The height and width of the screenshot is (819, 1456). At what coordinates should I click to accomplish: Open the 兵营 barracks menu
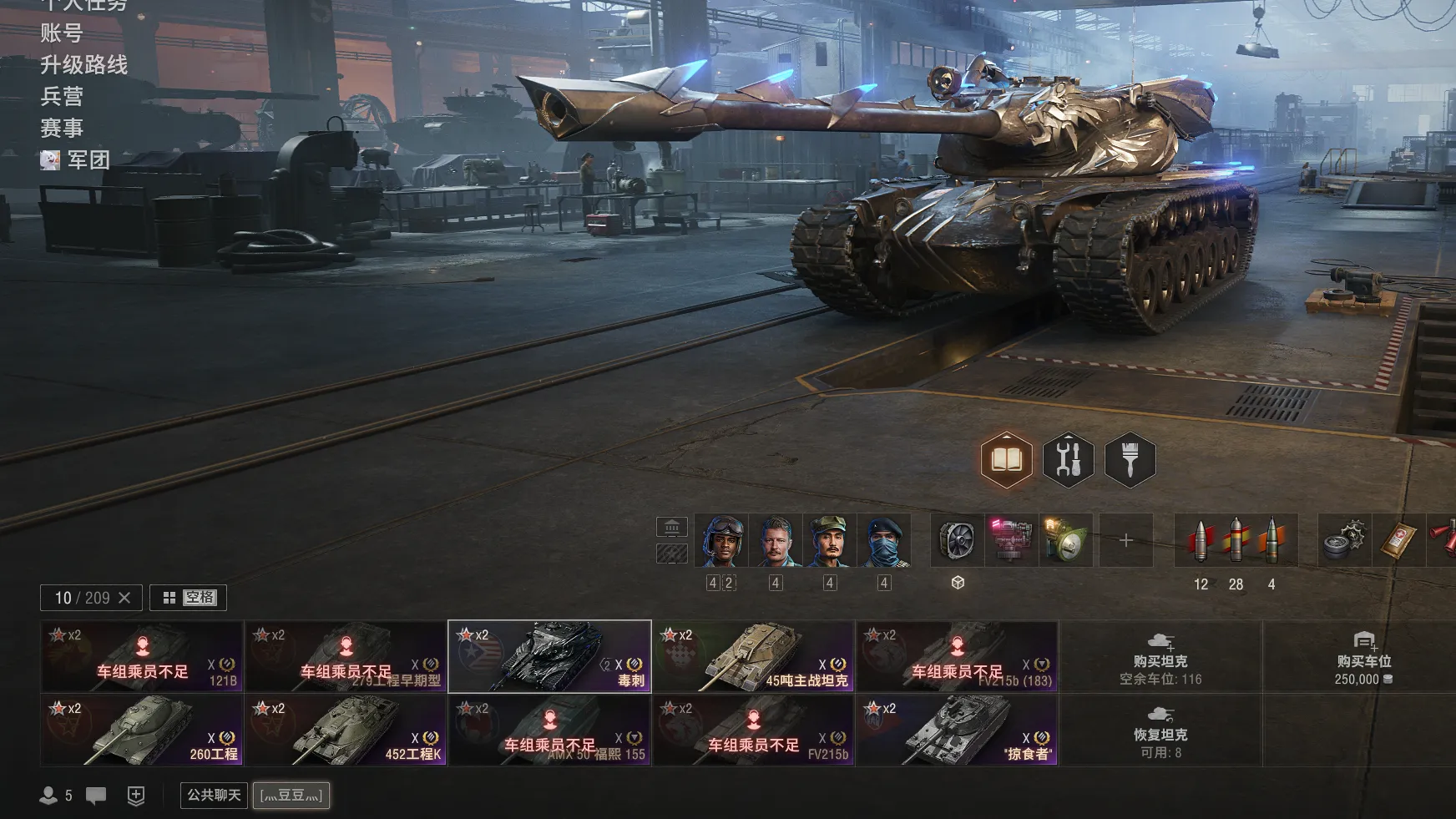[x=62, y=97]
